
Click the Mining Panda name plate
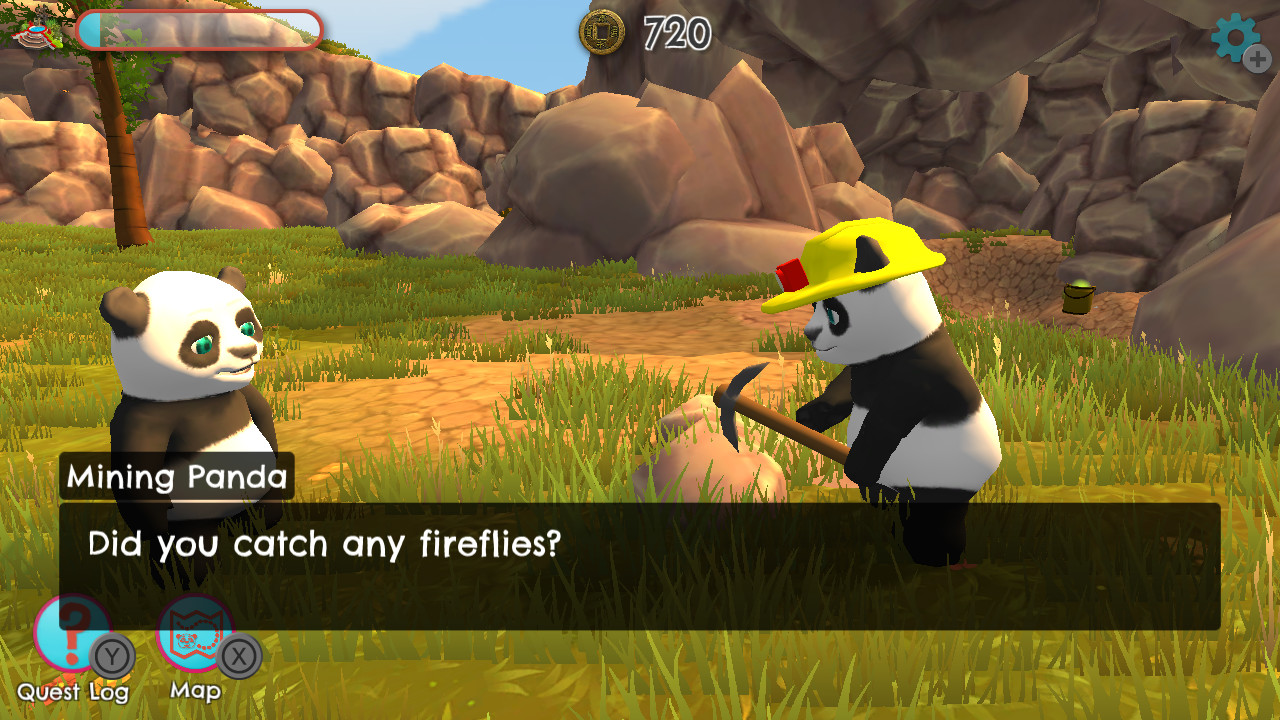click(x=176, y=477)
